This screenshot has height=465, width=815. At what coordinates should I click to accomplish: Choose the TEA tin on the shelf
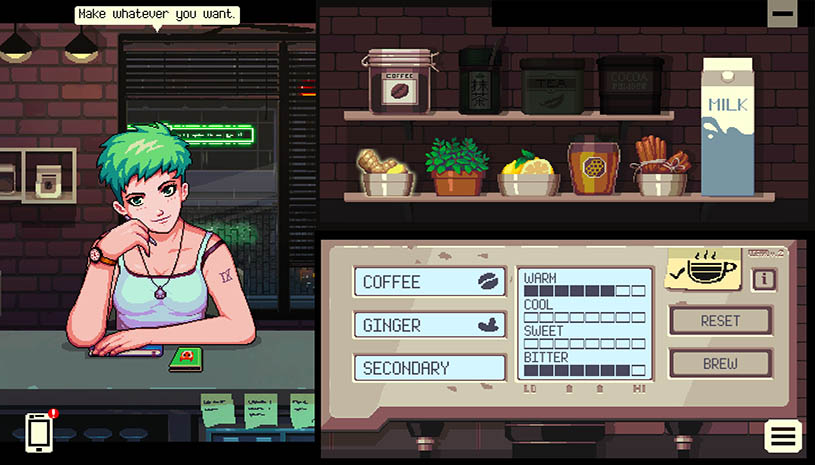(x=552, y=85)
